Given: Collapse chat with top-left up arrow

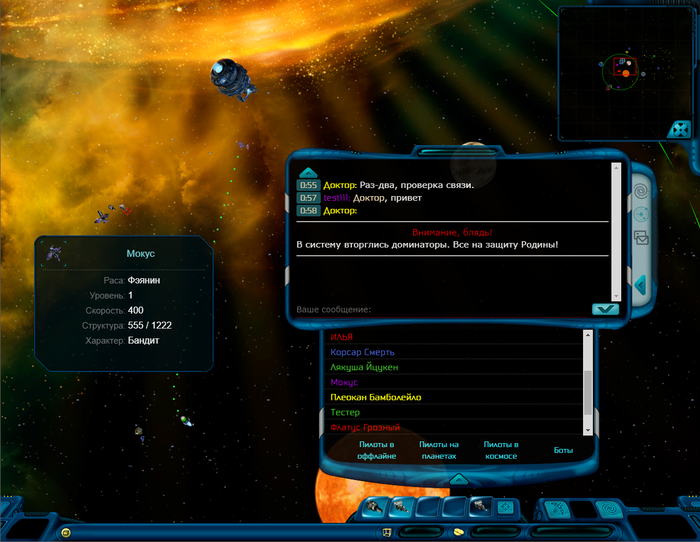Looking at the screenshot, I should [308, 172].
